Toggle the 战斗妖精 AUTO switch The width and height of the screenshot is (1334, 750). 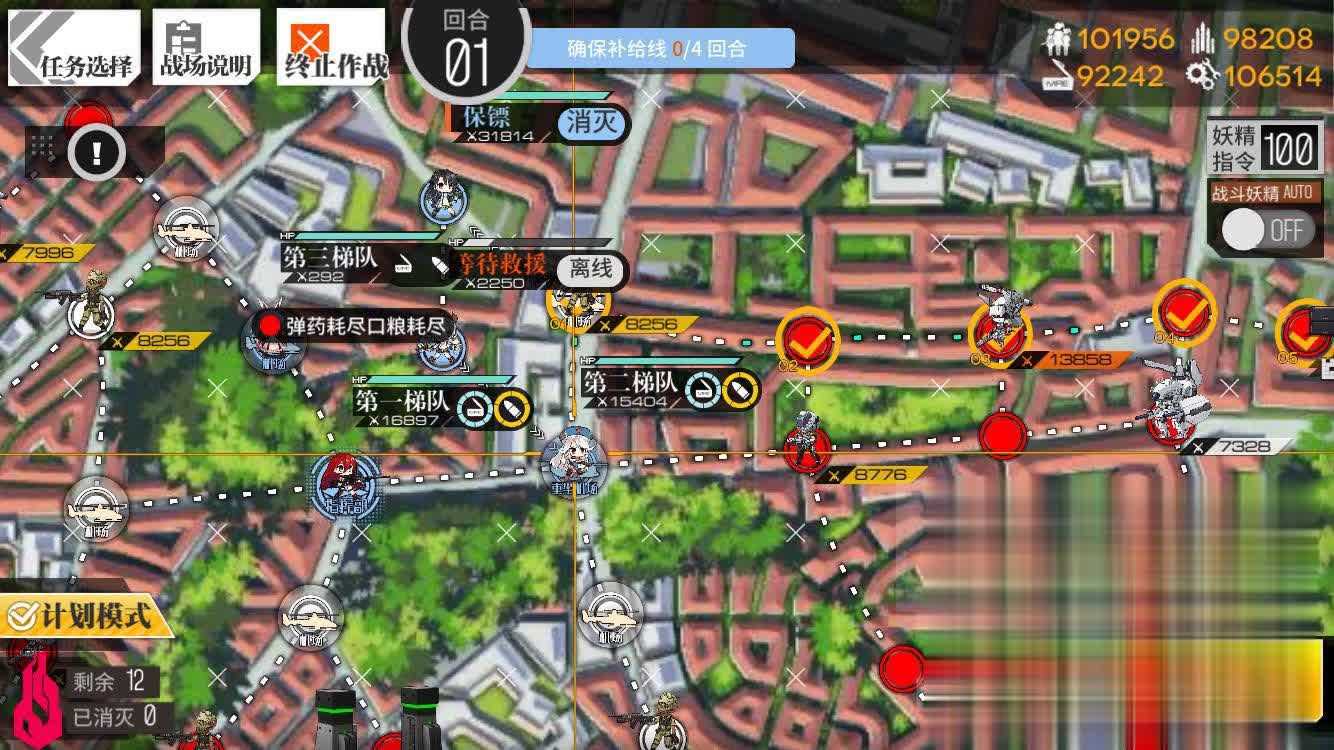(1266, 230)
